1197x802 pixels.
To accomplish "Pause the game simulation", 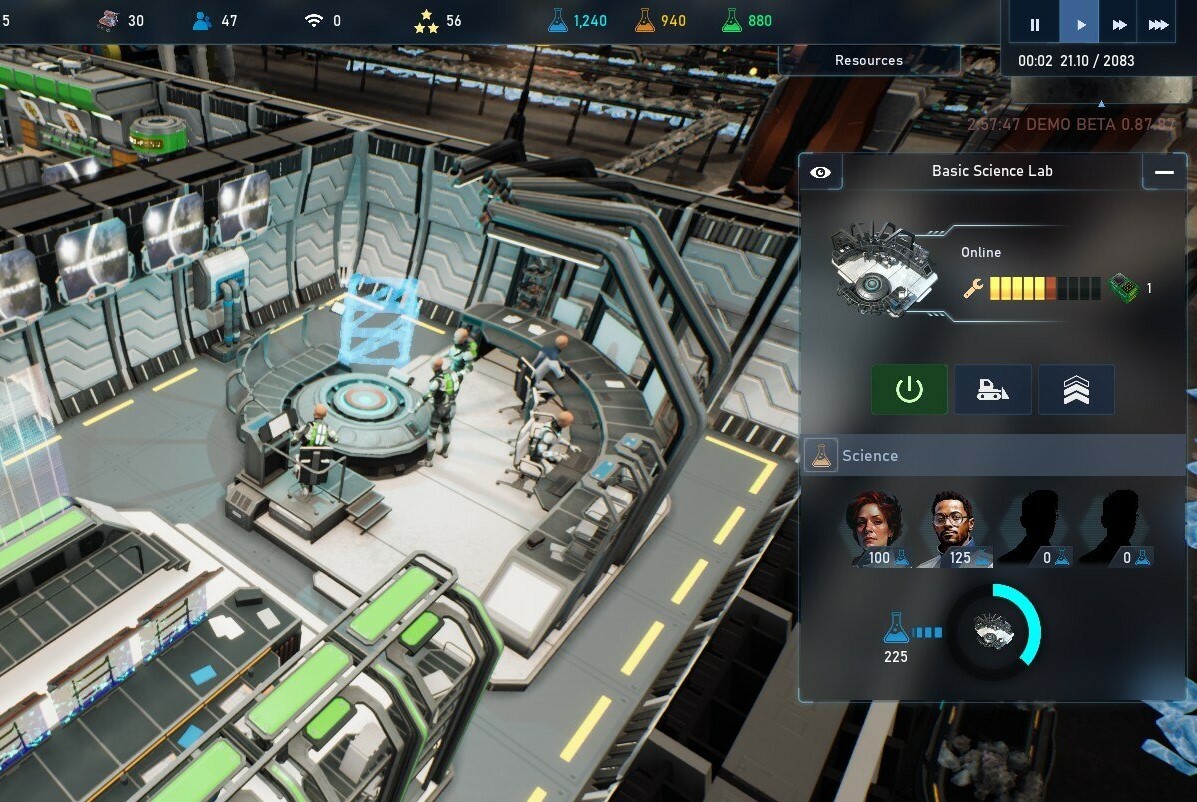I will coord(1035,25).
